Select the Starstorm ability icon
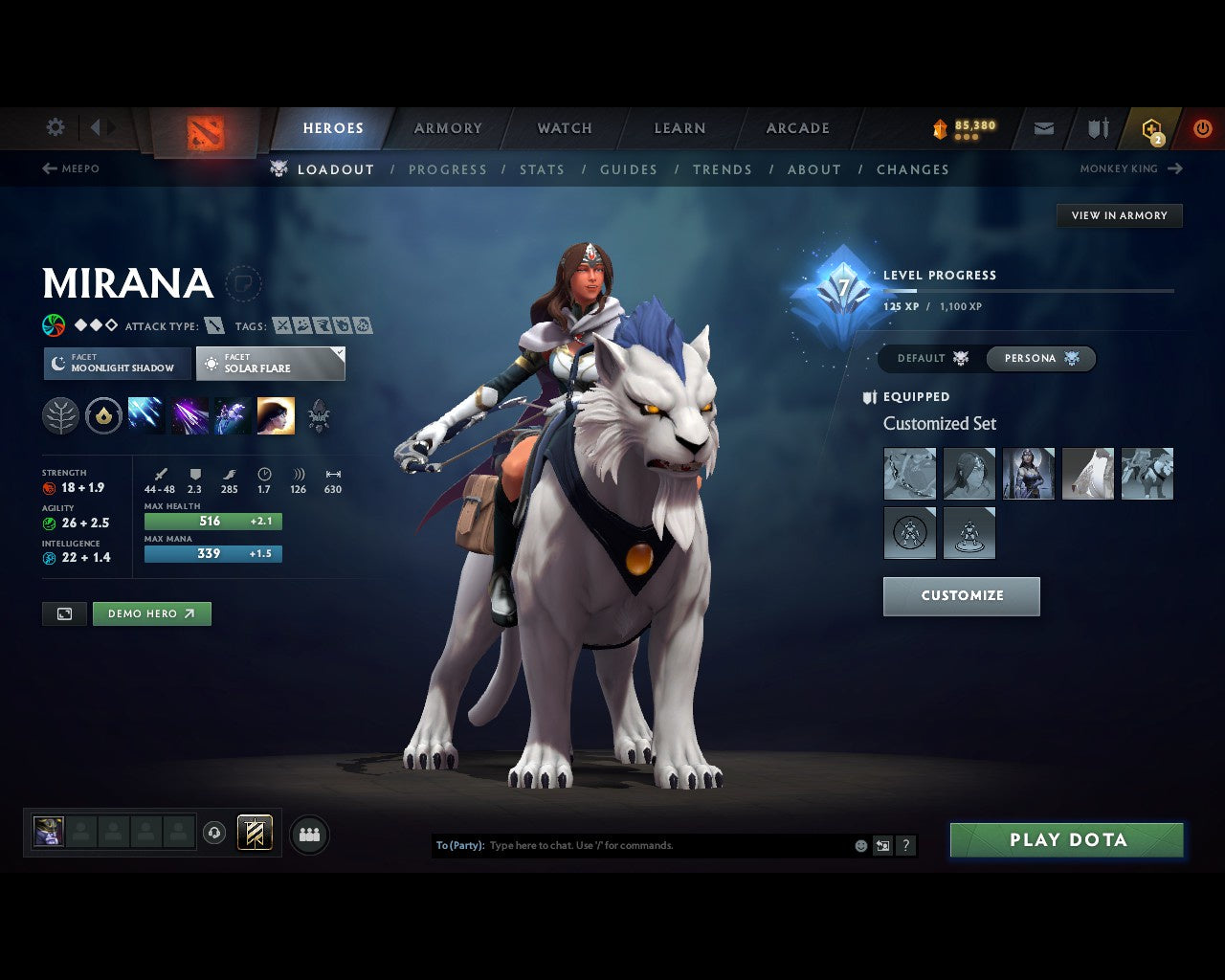The height and width of the screenshot is (980, 1225). coord(145,414)
